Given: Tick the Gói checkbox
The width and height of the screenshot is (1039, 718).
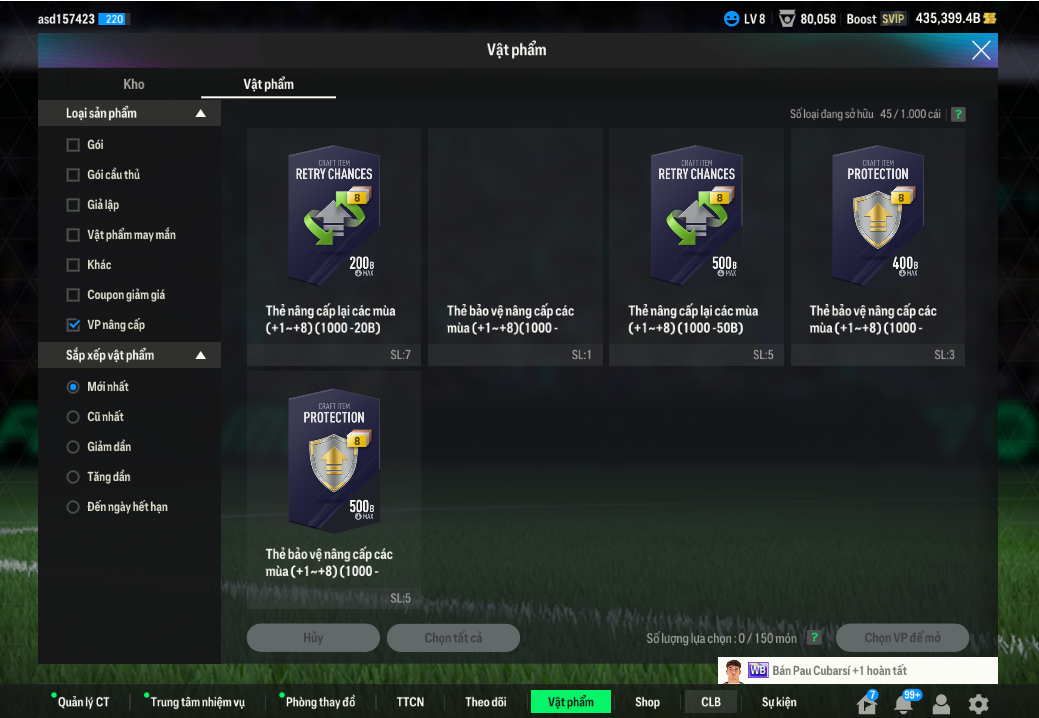Looking at the screenshot, I should (x=73, y=145).
